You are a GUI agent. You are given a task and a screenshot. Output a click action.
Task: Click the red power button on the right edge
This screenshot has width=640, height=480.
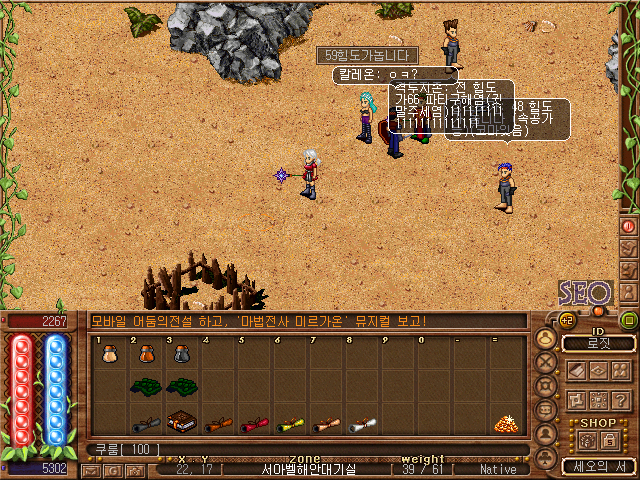click(x=629, y=225)
